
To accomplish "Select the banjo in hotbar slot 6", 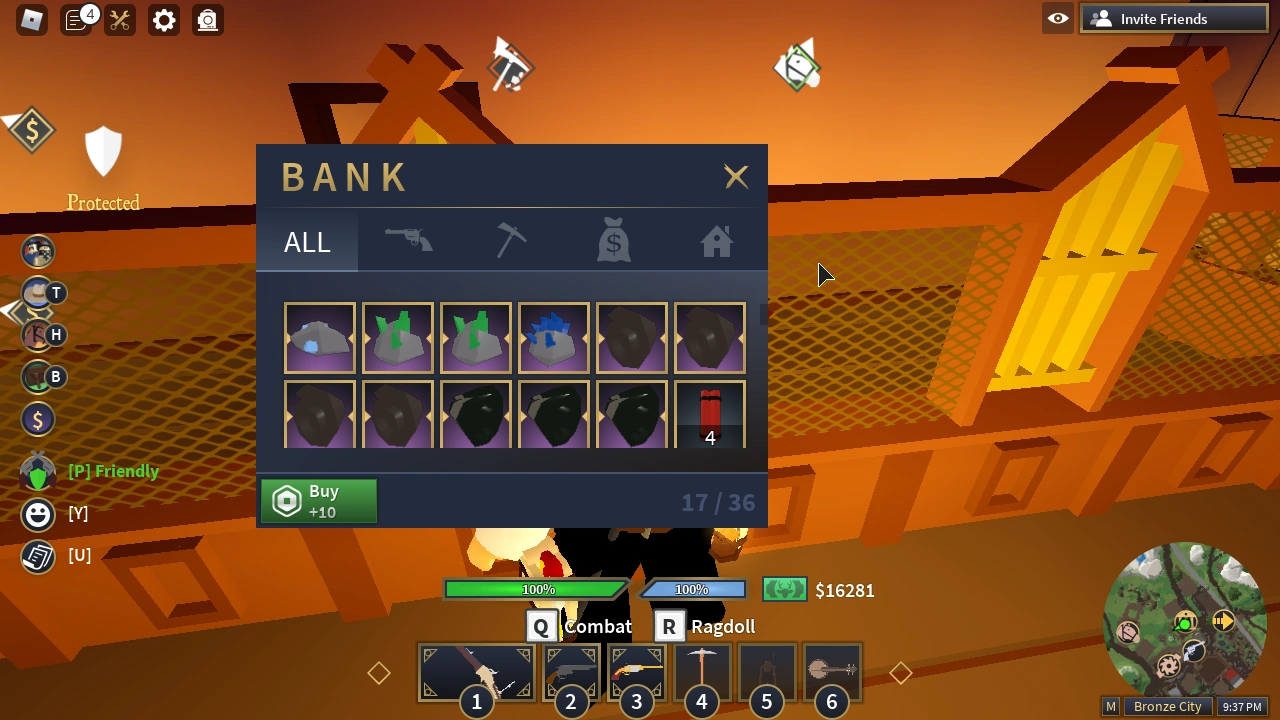I will coord(831,672).
